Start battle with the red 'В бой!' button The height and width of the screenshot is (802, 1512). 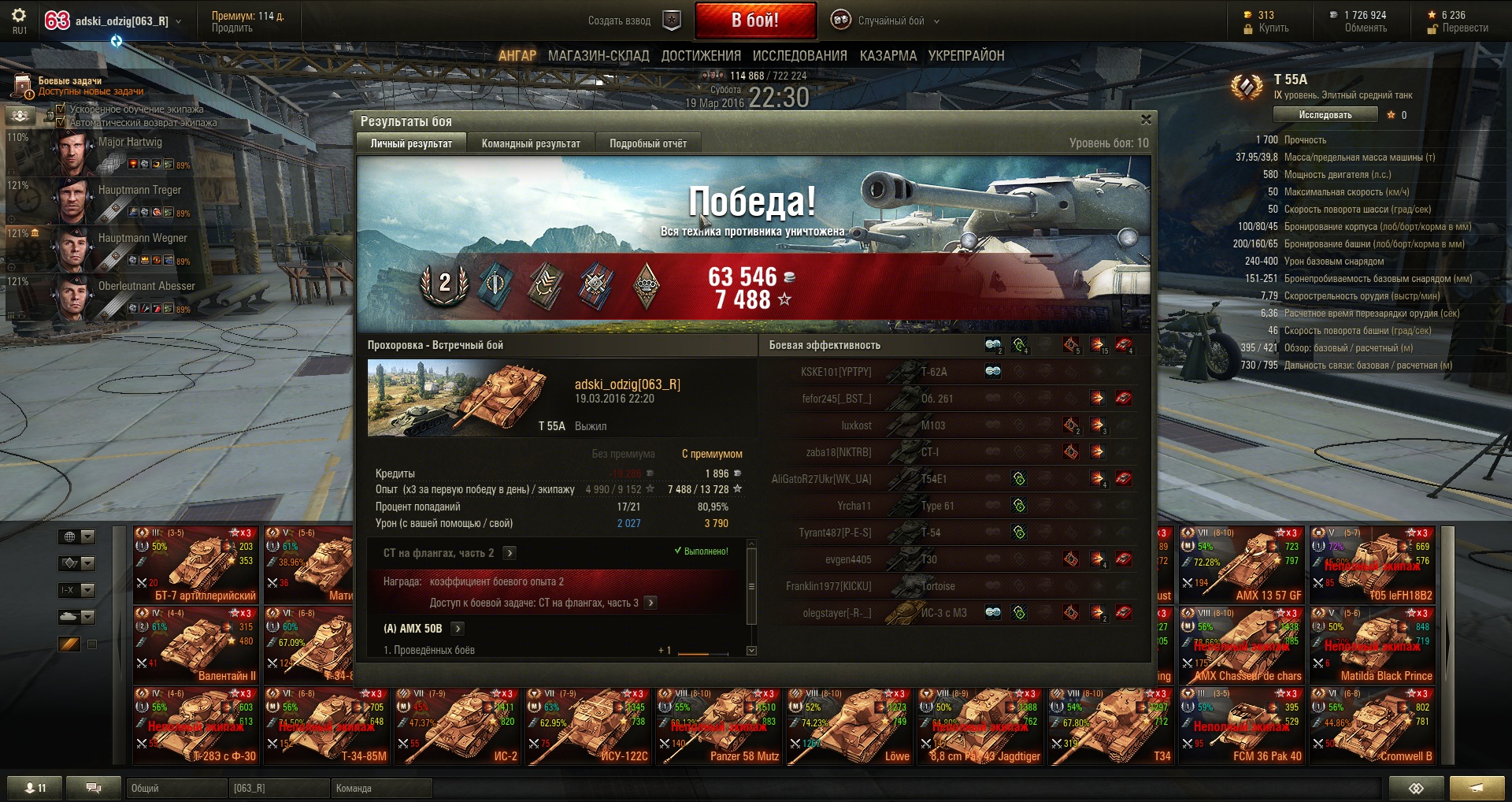pyautogui.click(x=754, y=20)
